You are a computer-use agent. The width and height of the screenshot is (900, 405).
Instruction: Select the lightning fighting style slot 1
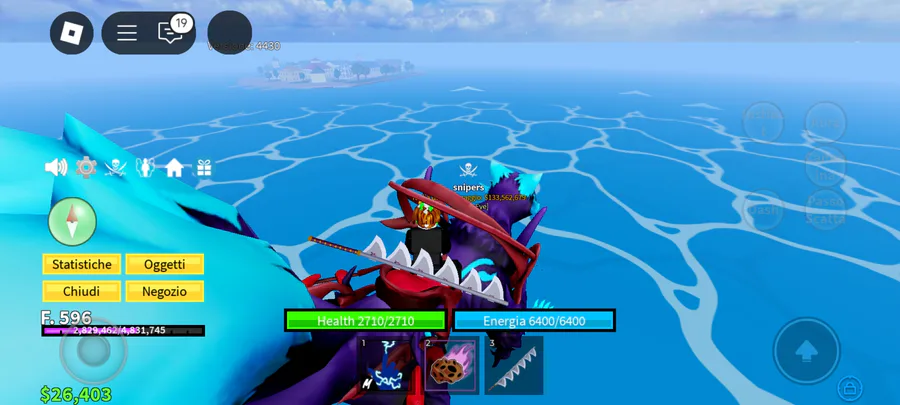tap(385, 366)
